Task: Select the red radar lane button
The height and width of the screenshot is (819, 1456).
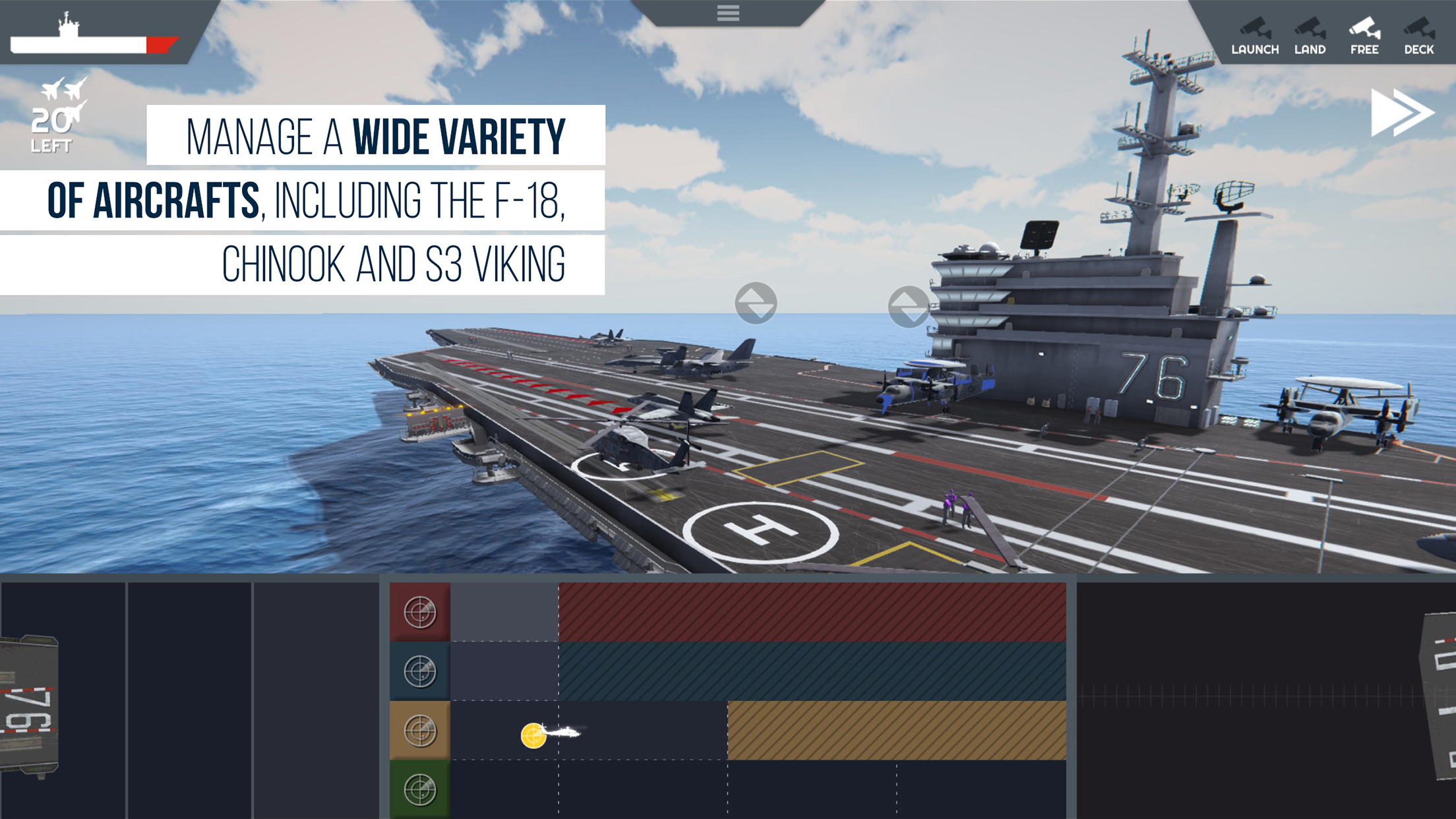Action: click(420, 612)
